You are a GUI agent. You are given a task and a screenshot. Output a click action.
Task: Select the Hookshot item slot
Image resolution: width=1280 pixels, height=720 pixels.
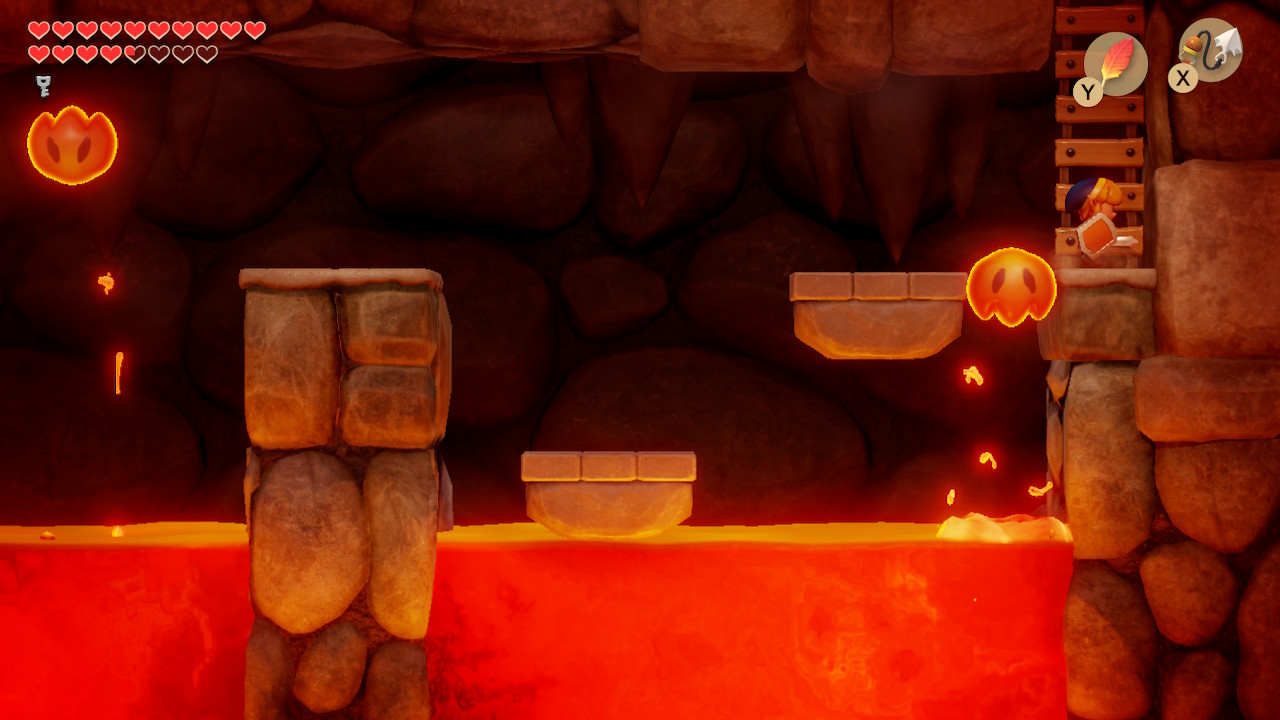(x=1211, y=51)
